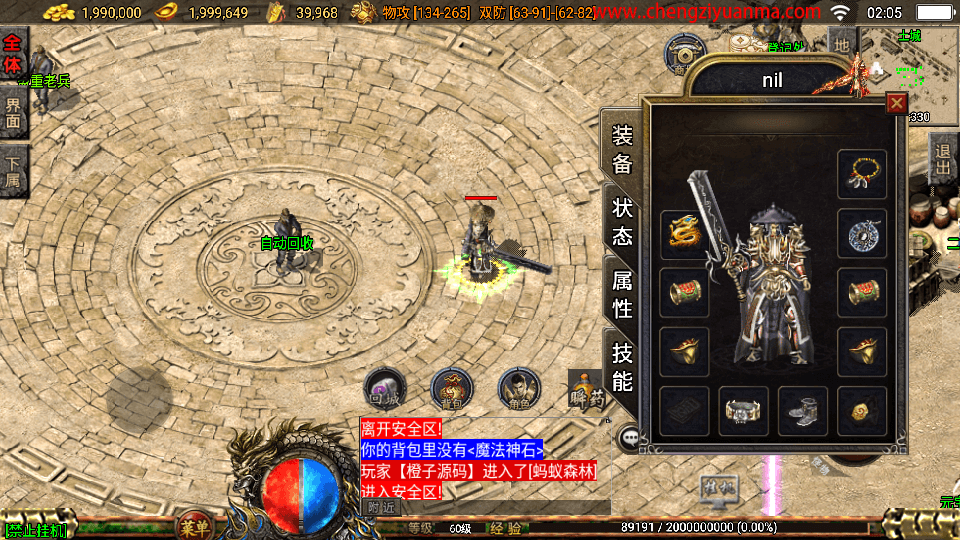Click the silver round medal slot
The image size is (960, 540).
tap(861, 235)
